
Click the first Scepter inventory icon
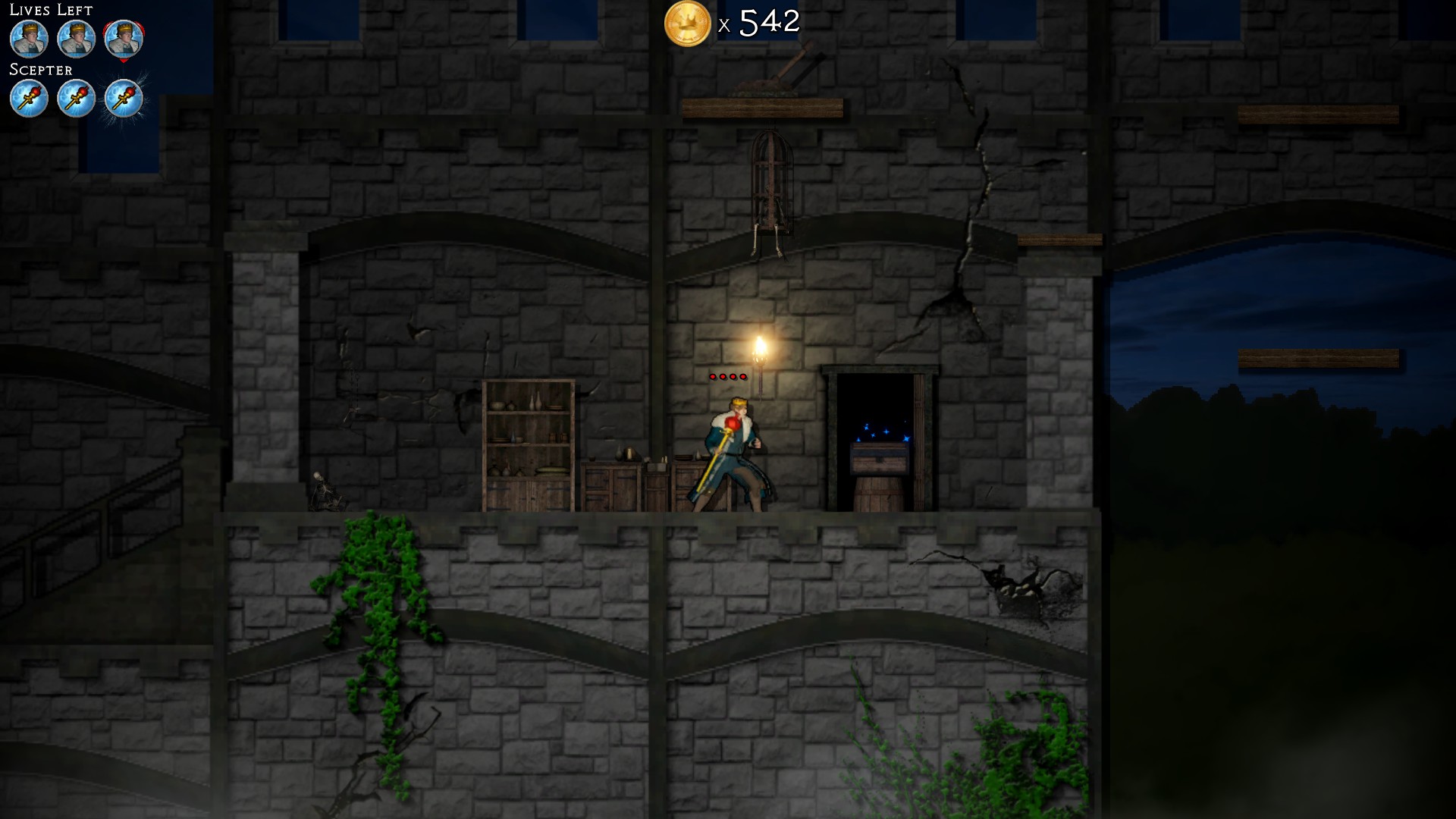29,98
